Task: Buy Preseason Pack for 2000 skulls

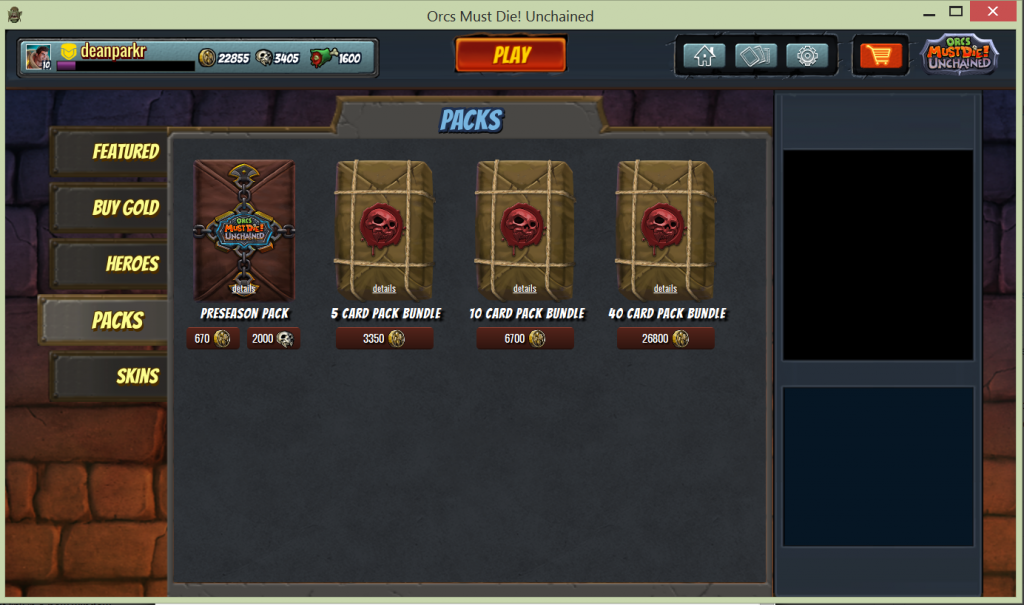Action: [273, 339]
